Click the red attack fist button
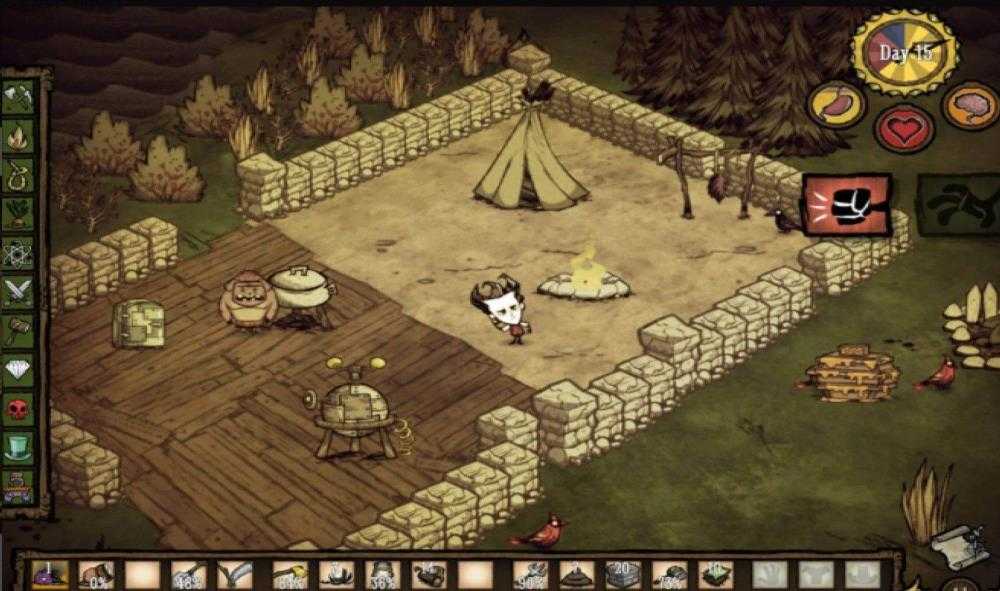This screenshot has height=591, width=1000. click(x=846, y=204)
